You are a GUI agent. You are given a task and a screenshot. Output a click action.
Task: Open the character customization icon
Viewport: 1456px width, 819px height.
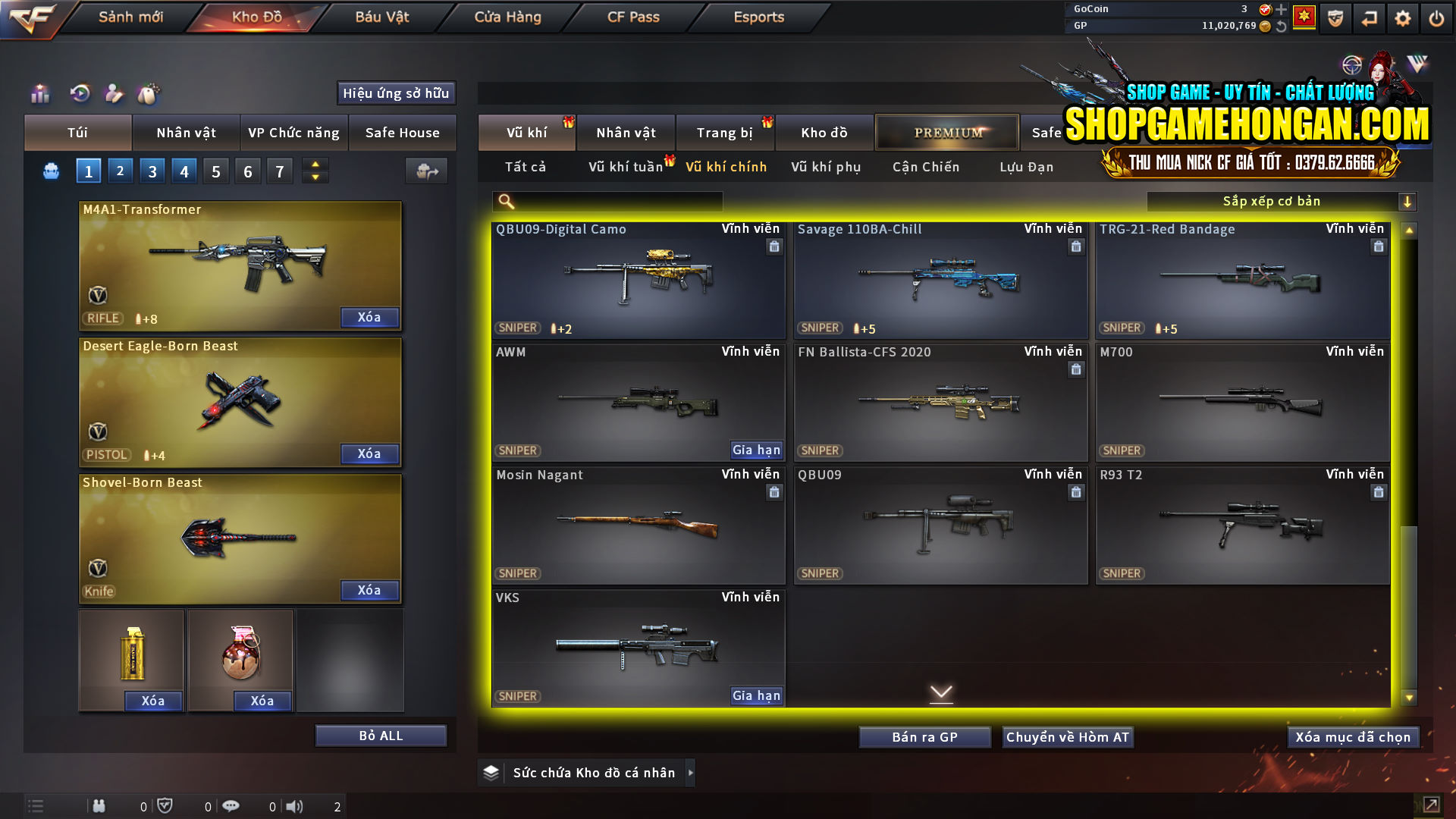click(114, 94)
